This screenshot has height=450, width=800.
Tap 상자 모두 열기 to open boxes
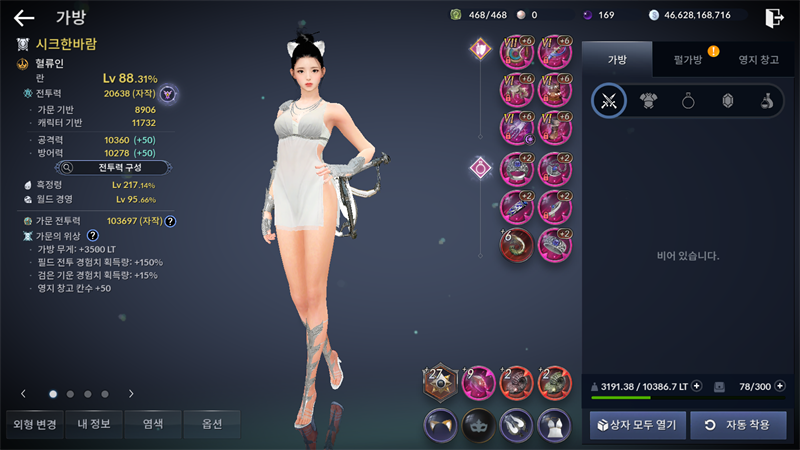tap(635, 425)
